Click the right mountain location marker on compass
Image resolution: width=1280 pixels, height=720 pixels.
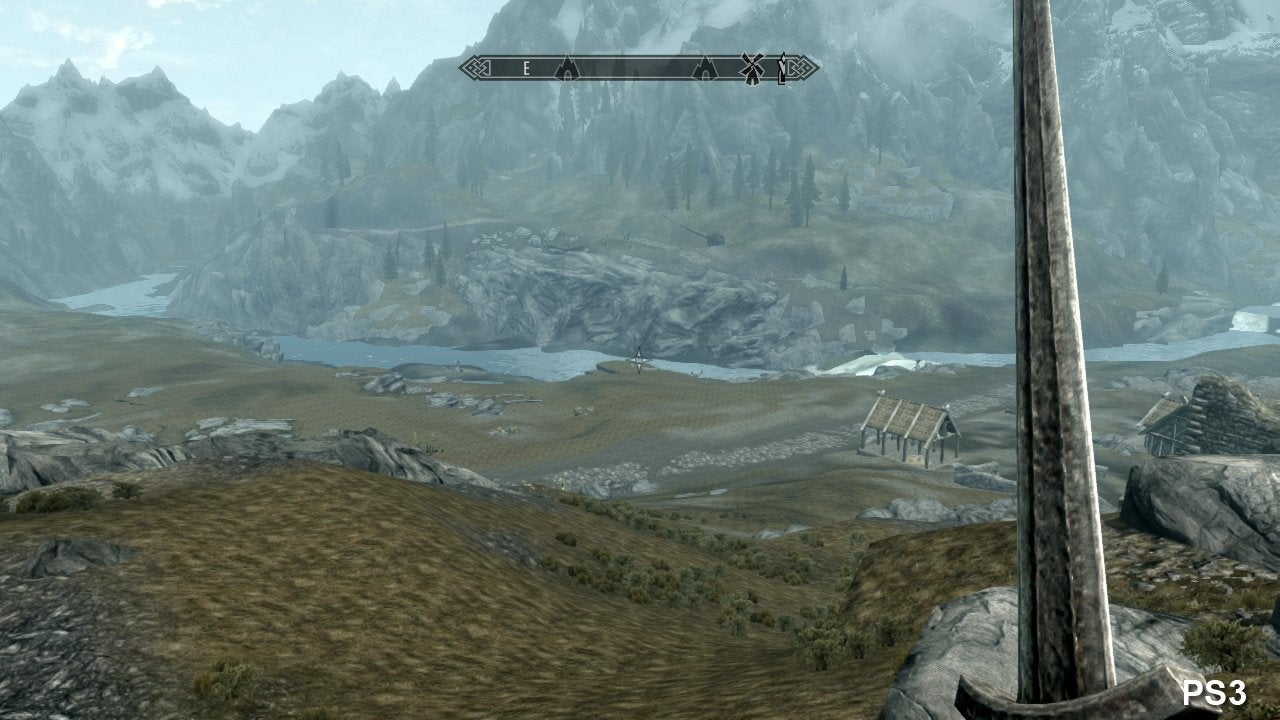click(703, 68)
